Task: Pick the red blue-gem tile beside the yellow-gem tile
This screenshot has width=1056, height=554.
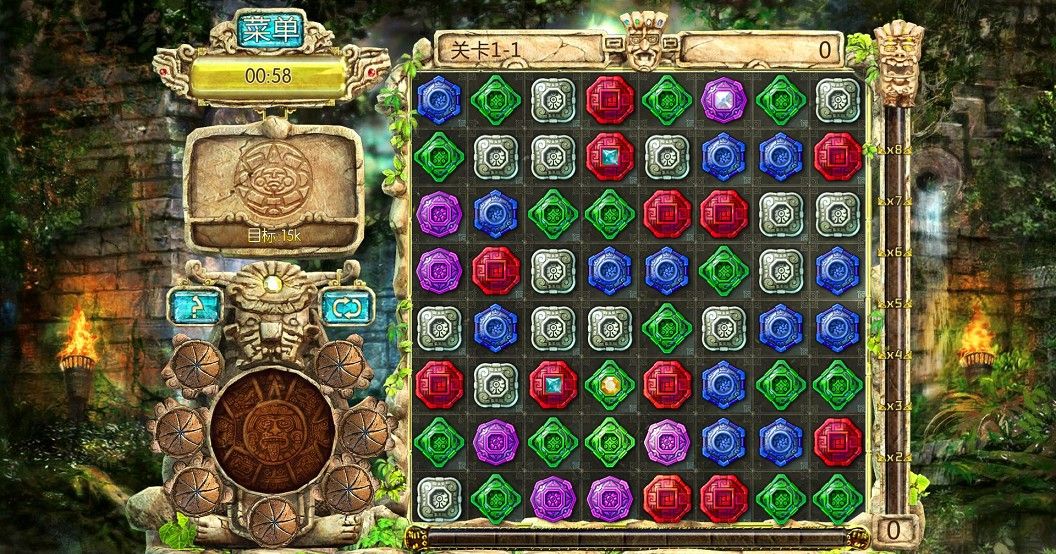Action: [553, 384]
